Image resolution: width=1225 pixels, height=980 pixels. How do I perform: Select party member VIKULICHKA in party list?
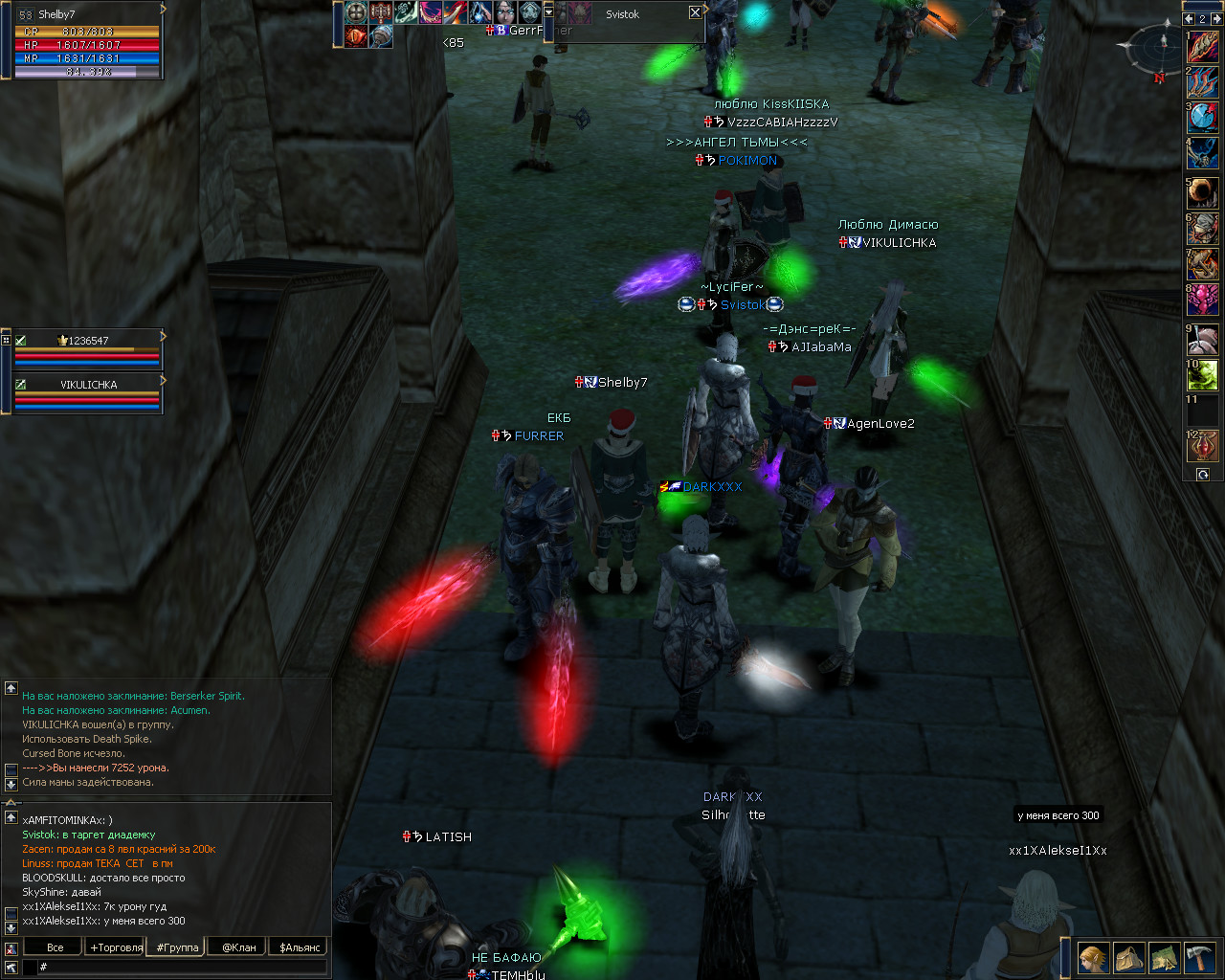pos(88,385)
